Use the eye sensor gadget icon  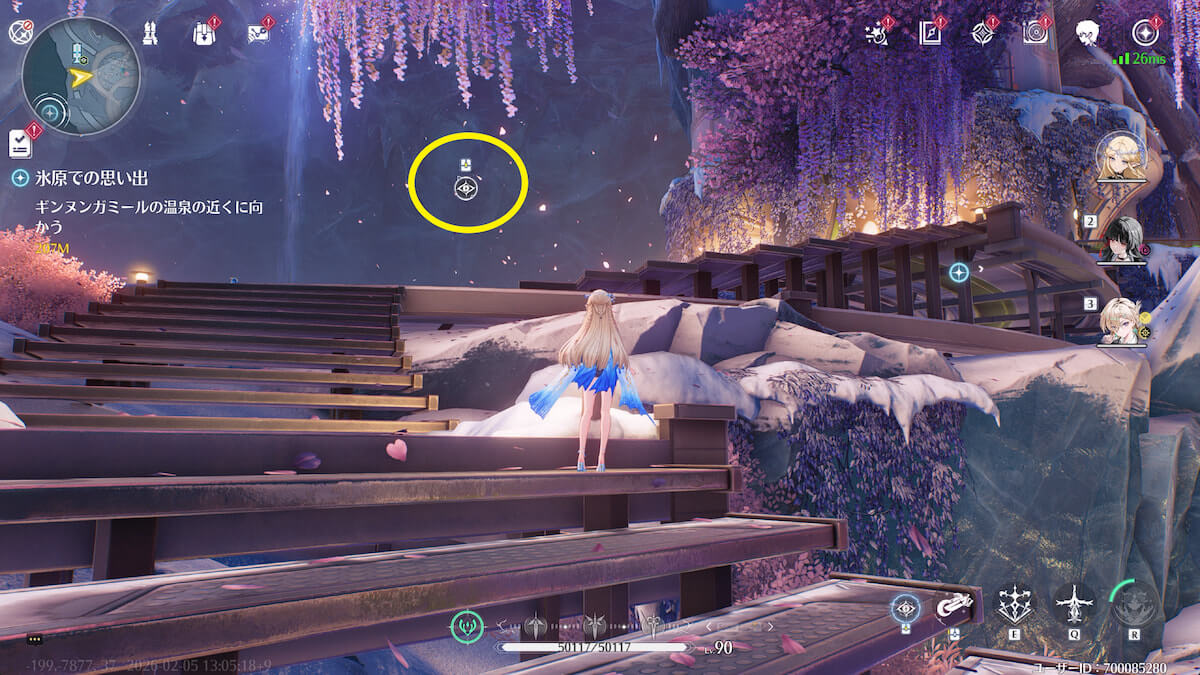pos(906,607)
